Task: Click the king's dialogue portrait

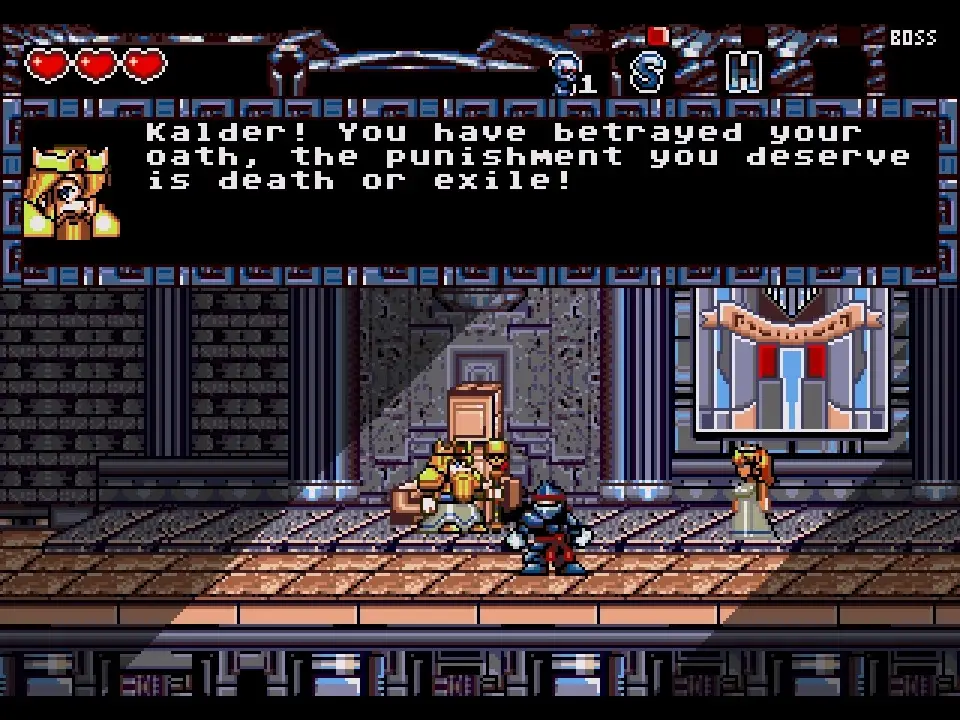Action: pos(70,190)
